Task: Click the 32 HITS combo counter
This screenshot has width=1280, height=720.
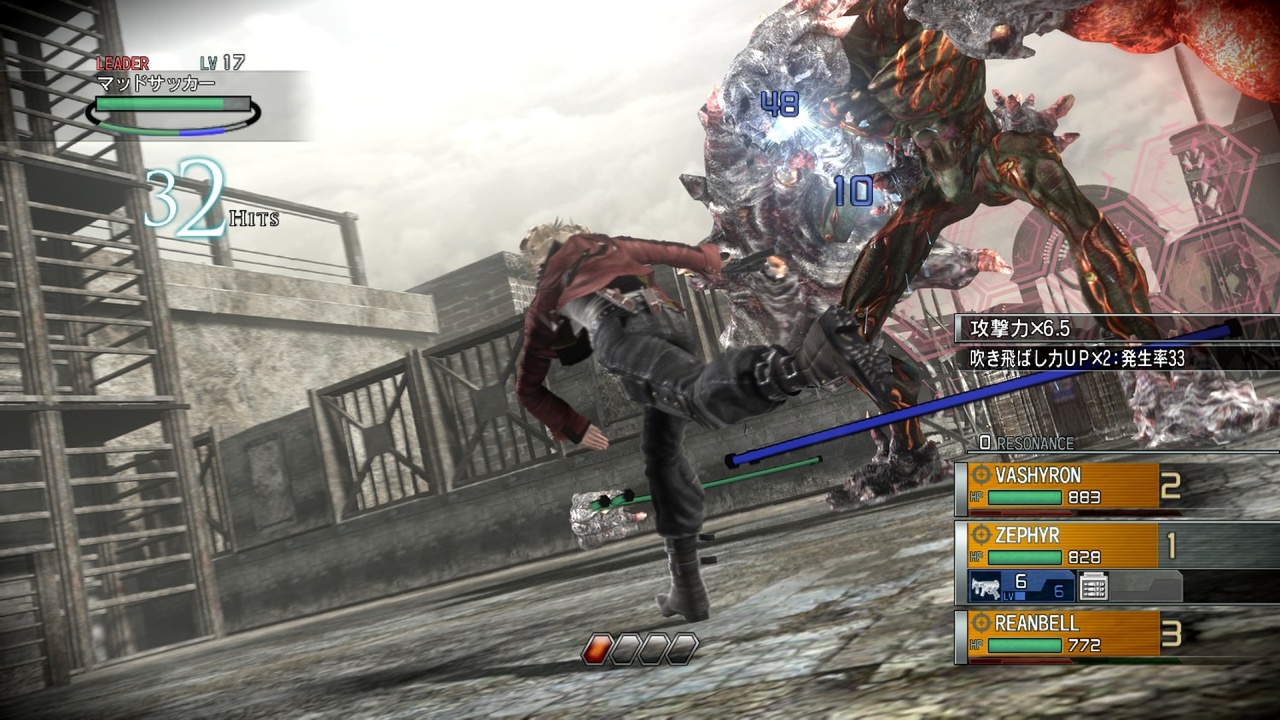Action: 195,200
